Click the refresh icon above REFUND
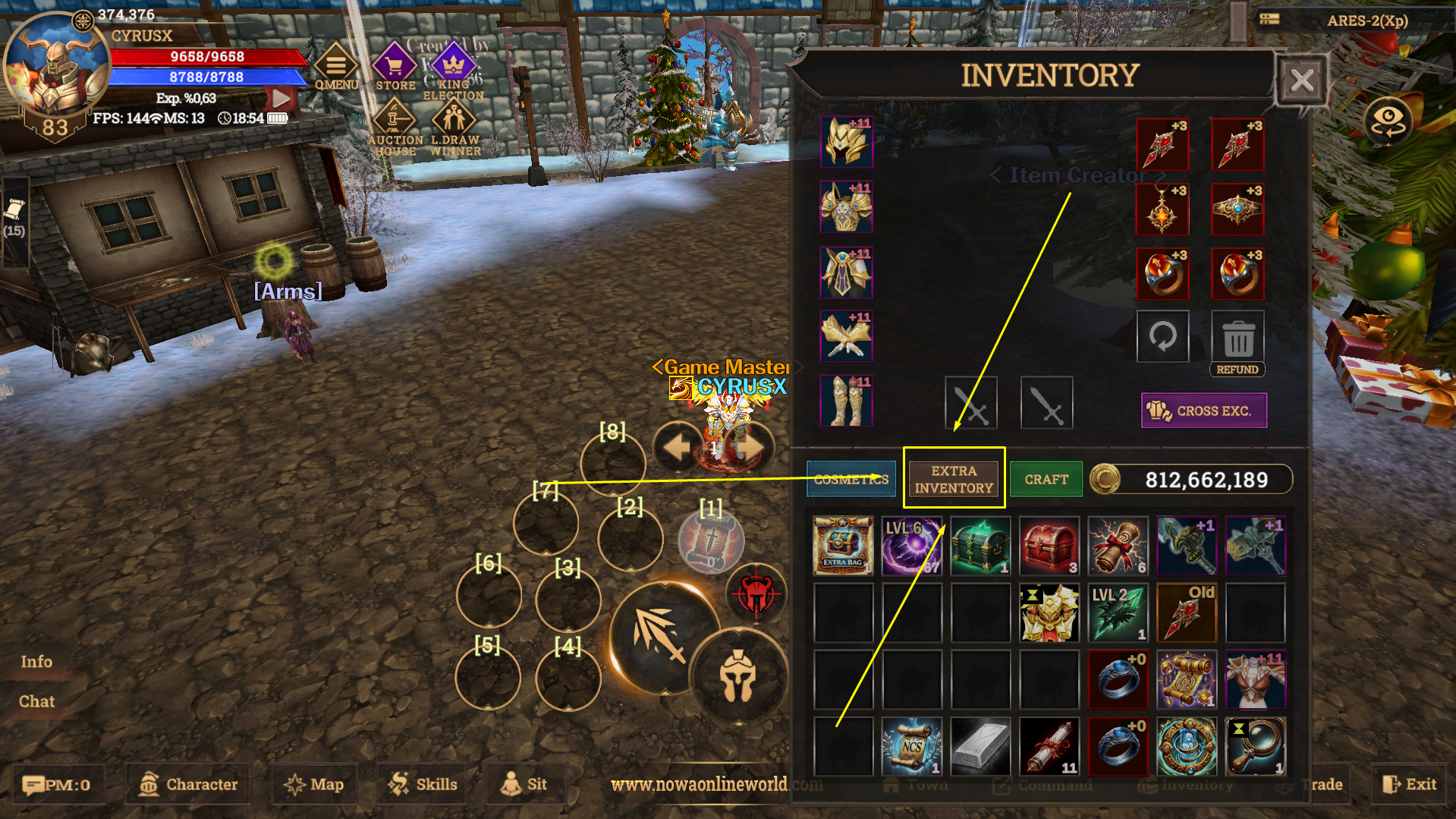This screenshot has width=1456, height=819. [x=1162, y=336]
